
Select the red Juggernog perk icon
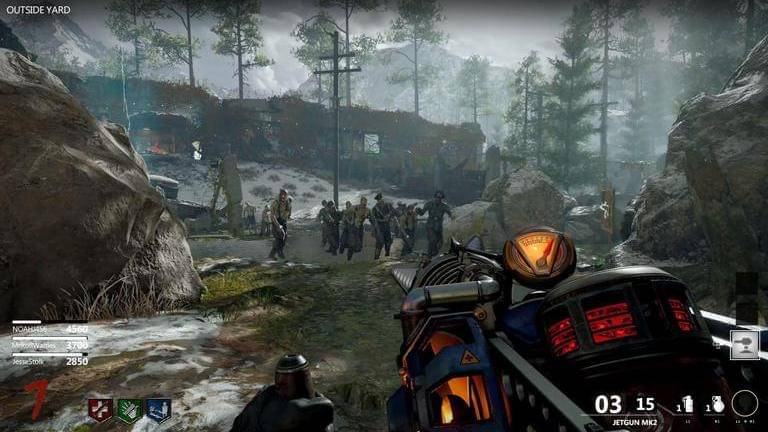tap(99, 410)
